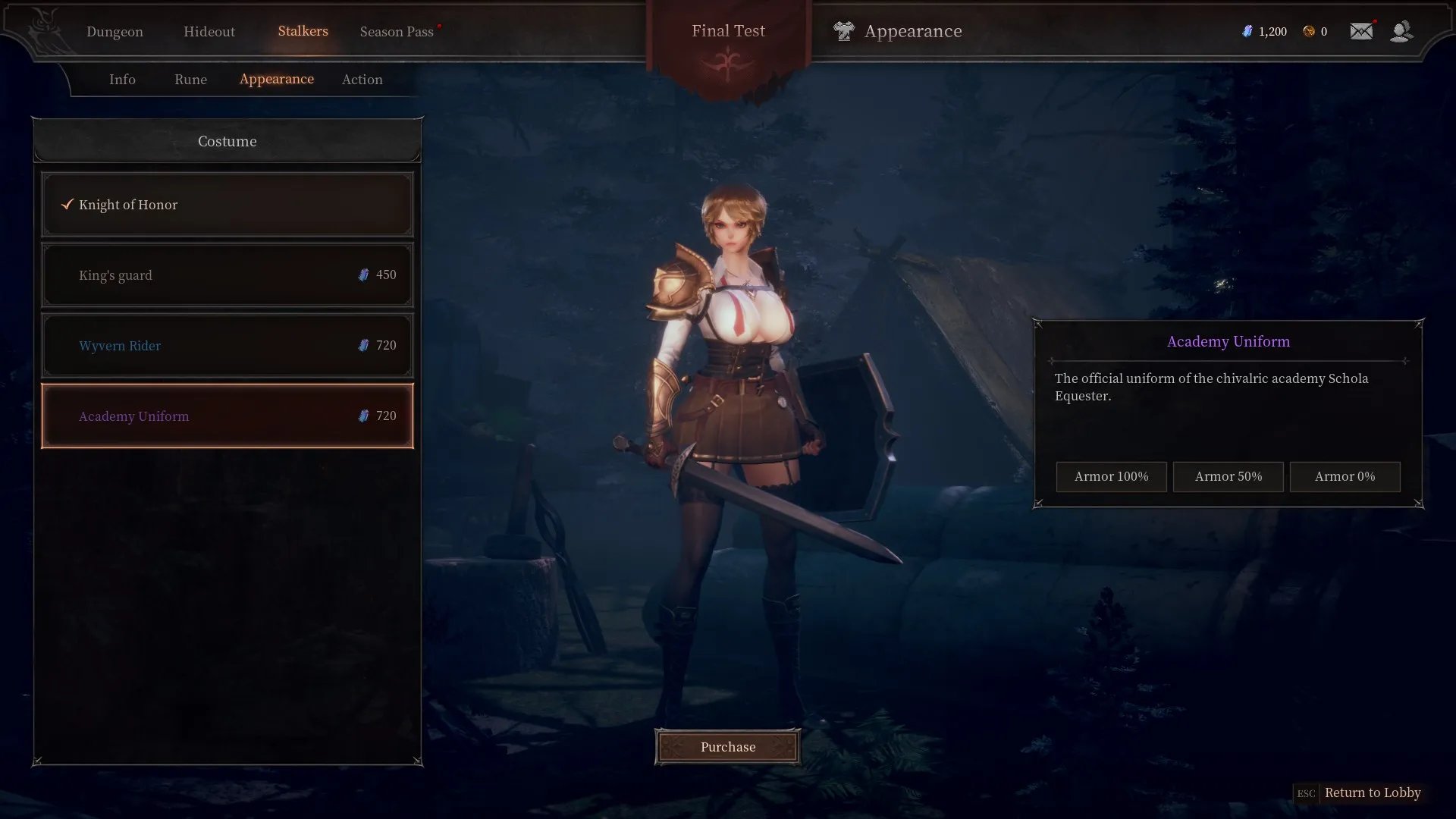Select the Stalkers menu entry
This screenshot has height=819, width=1456.
pos(303,31)
